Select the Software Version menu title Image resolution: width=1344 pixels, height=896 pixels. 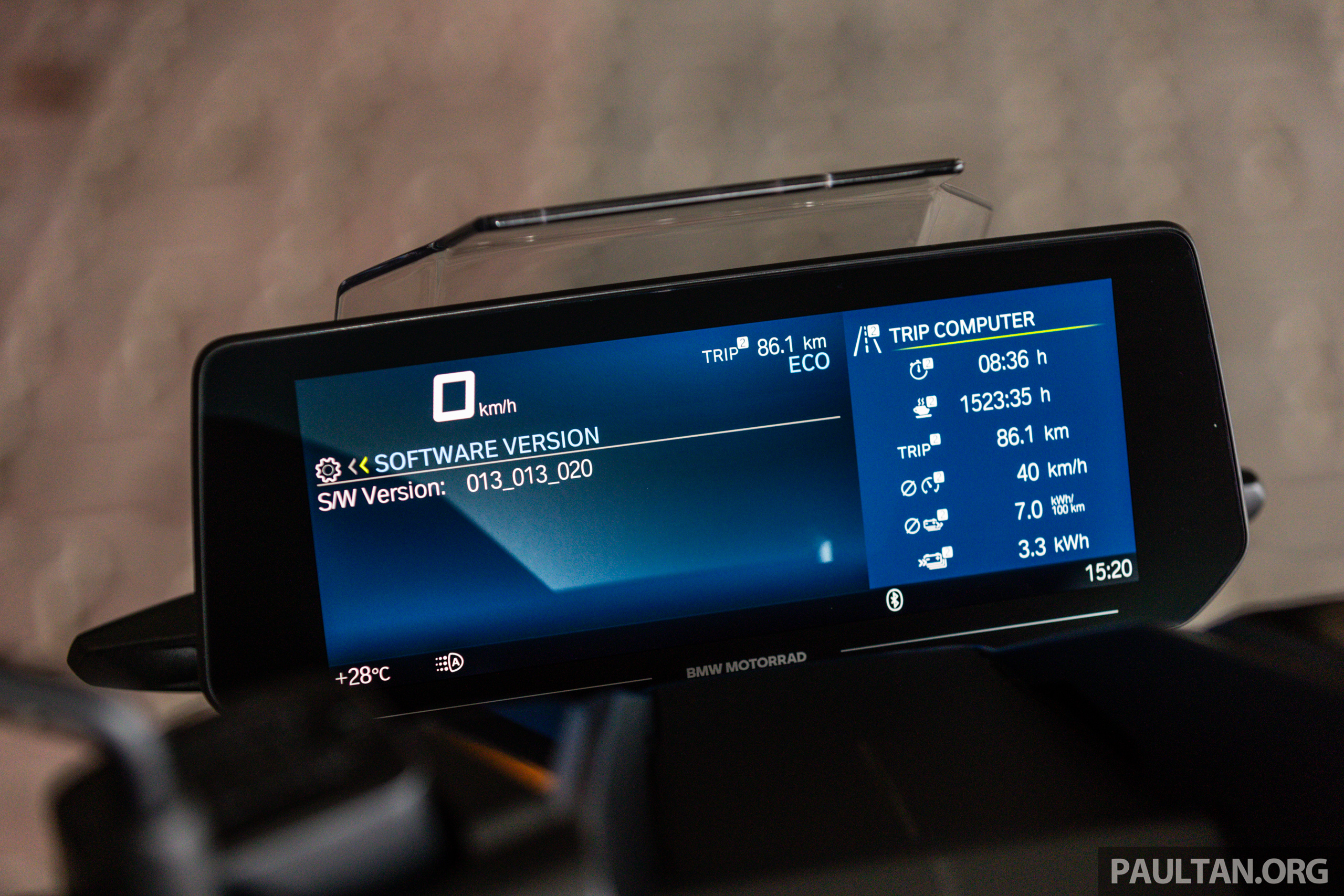pos(486,450)
